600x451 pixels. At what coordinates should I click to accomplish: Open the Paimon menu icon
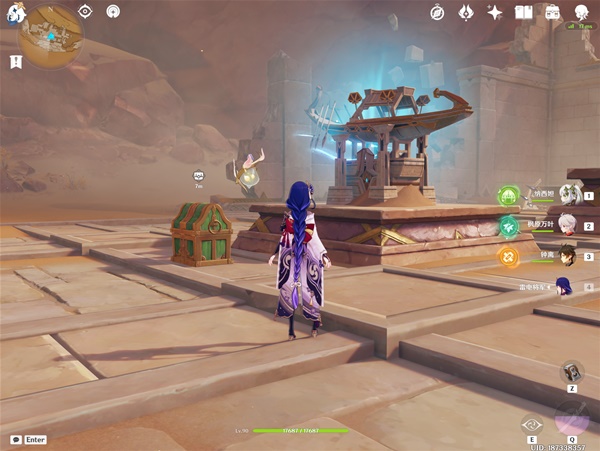coord(11,14)
